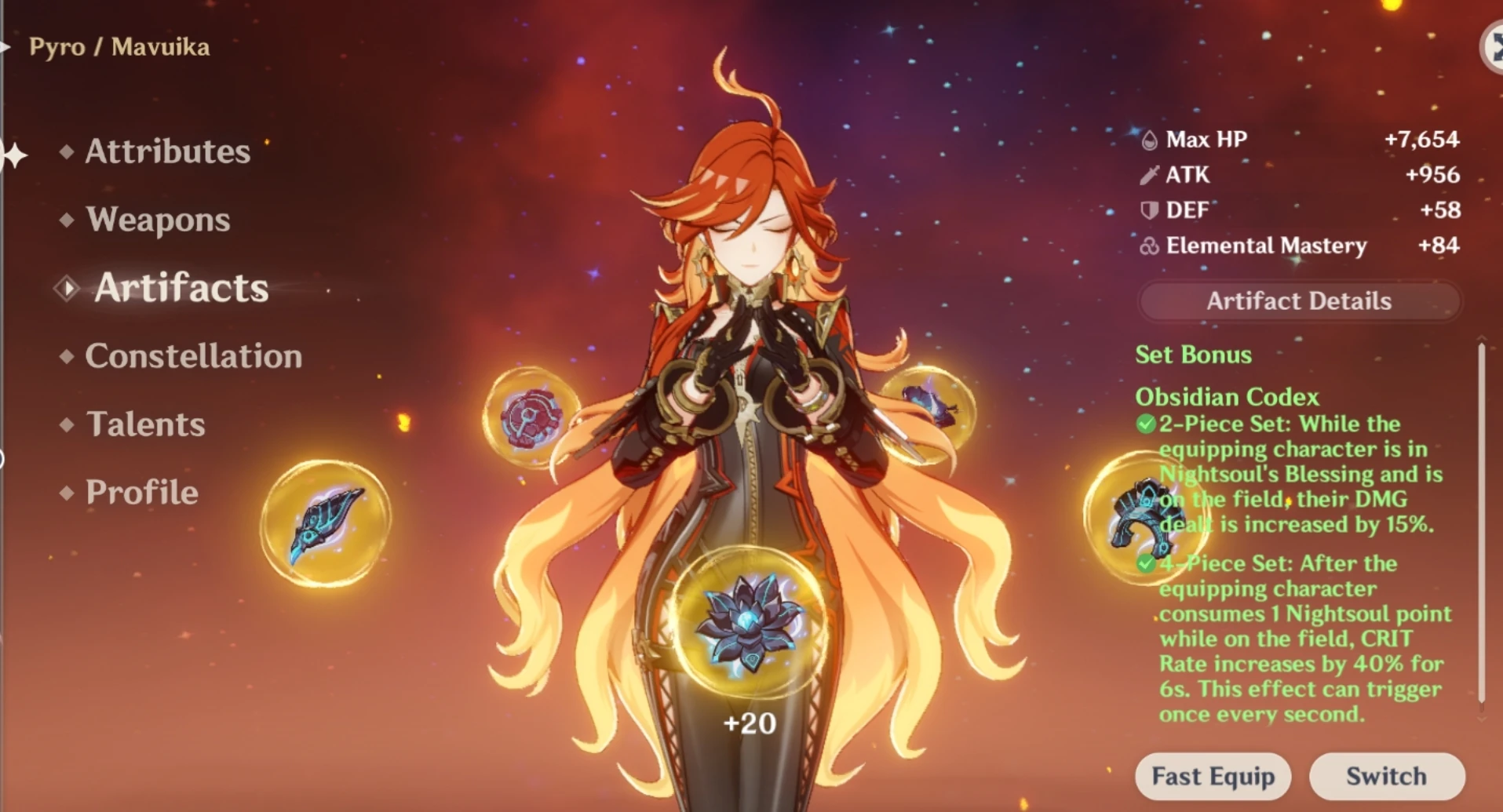Click the Artifact Details button
This screenshot has height=812, width=1503.
(1299, 300)
